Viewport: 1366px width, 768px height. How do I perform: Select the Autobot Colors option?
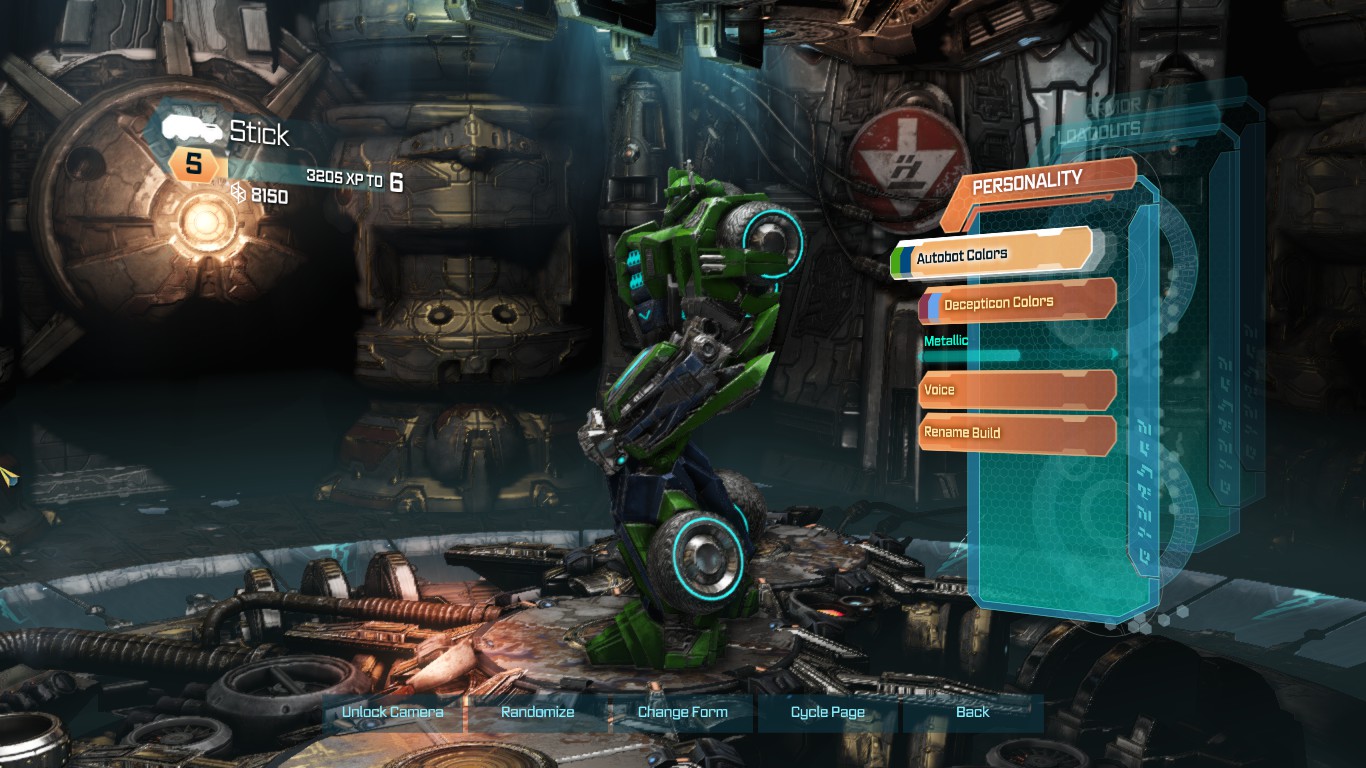tap(992, 254)
